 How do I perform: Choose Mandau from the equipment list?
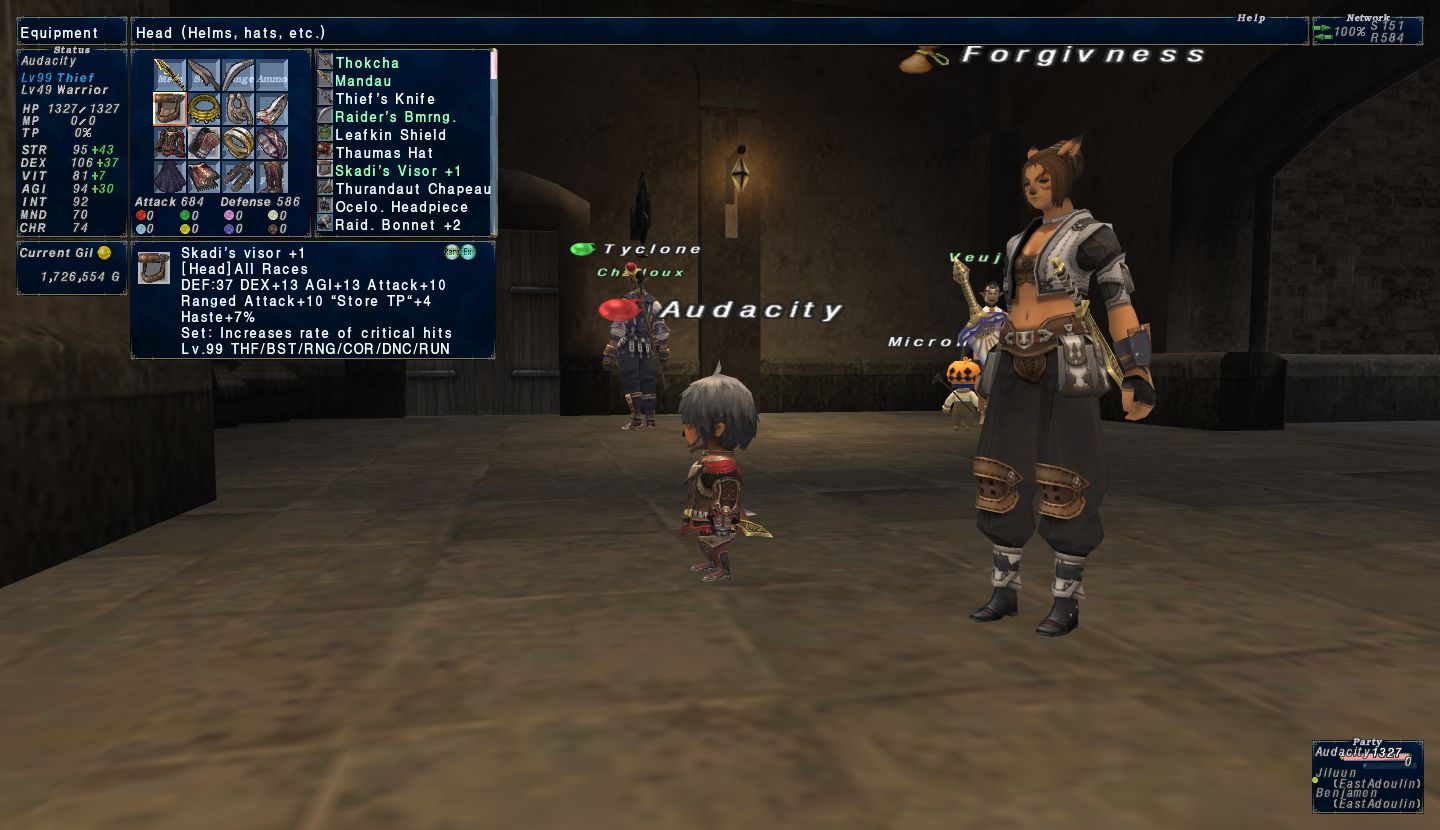pos(363,81)
